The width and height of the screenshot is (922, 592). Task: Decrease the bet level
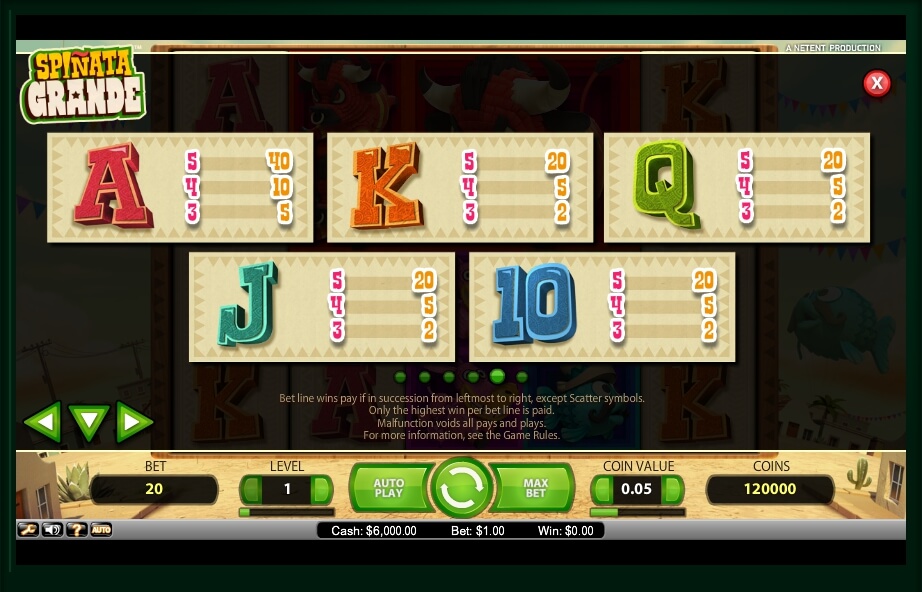252,490
